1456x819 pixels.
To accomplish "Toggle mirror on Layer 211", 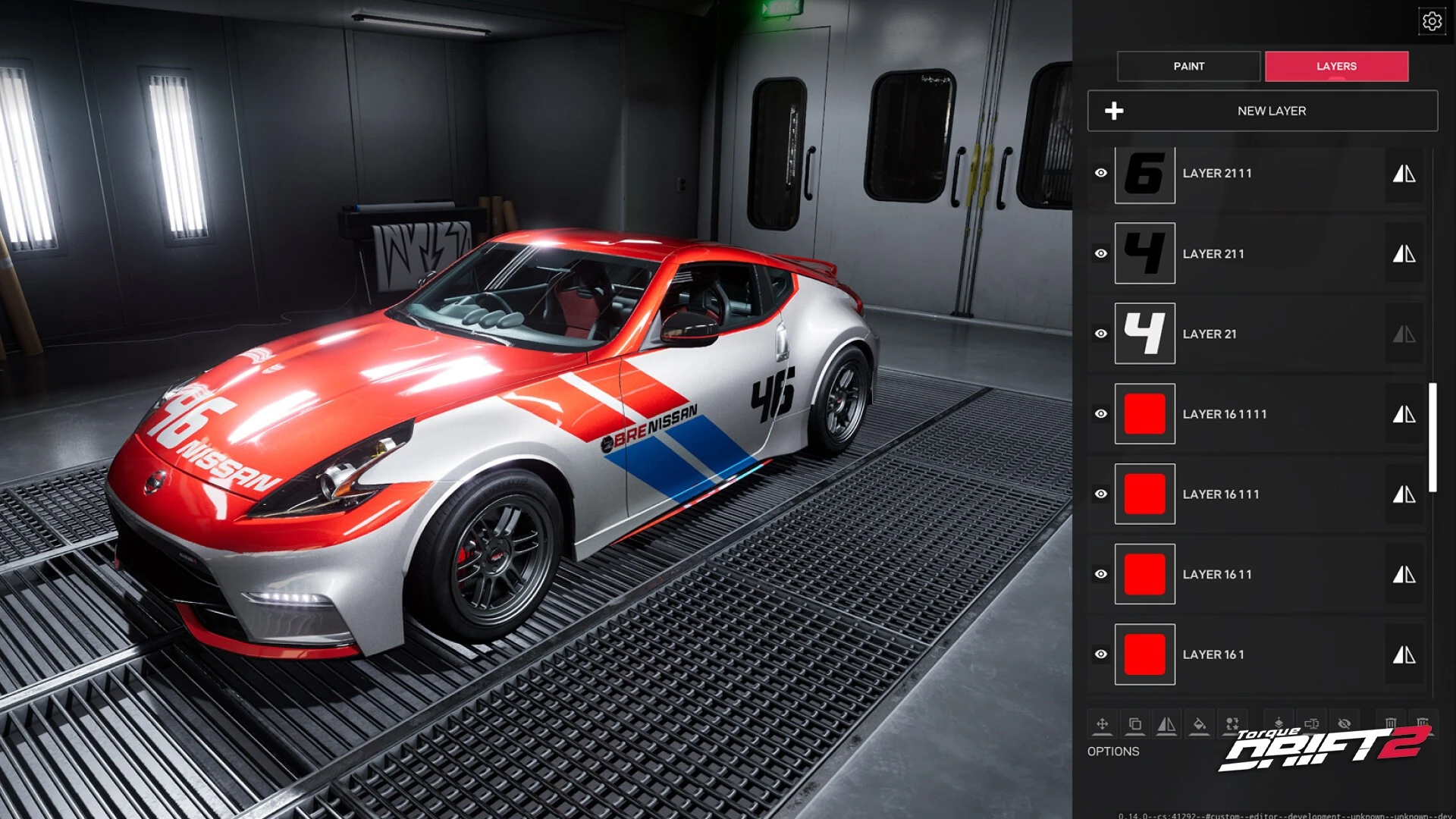I will 1404,254.
